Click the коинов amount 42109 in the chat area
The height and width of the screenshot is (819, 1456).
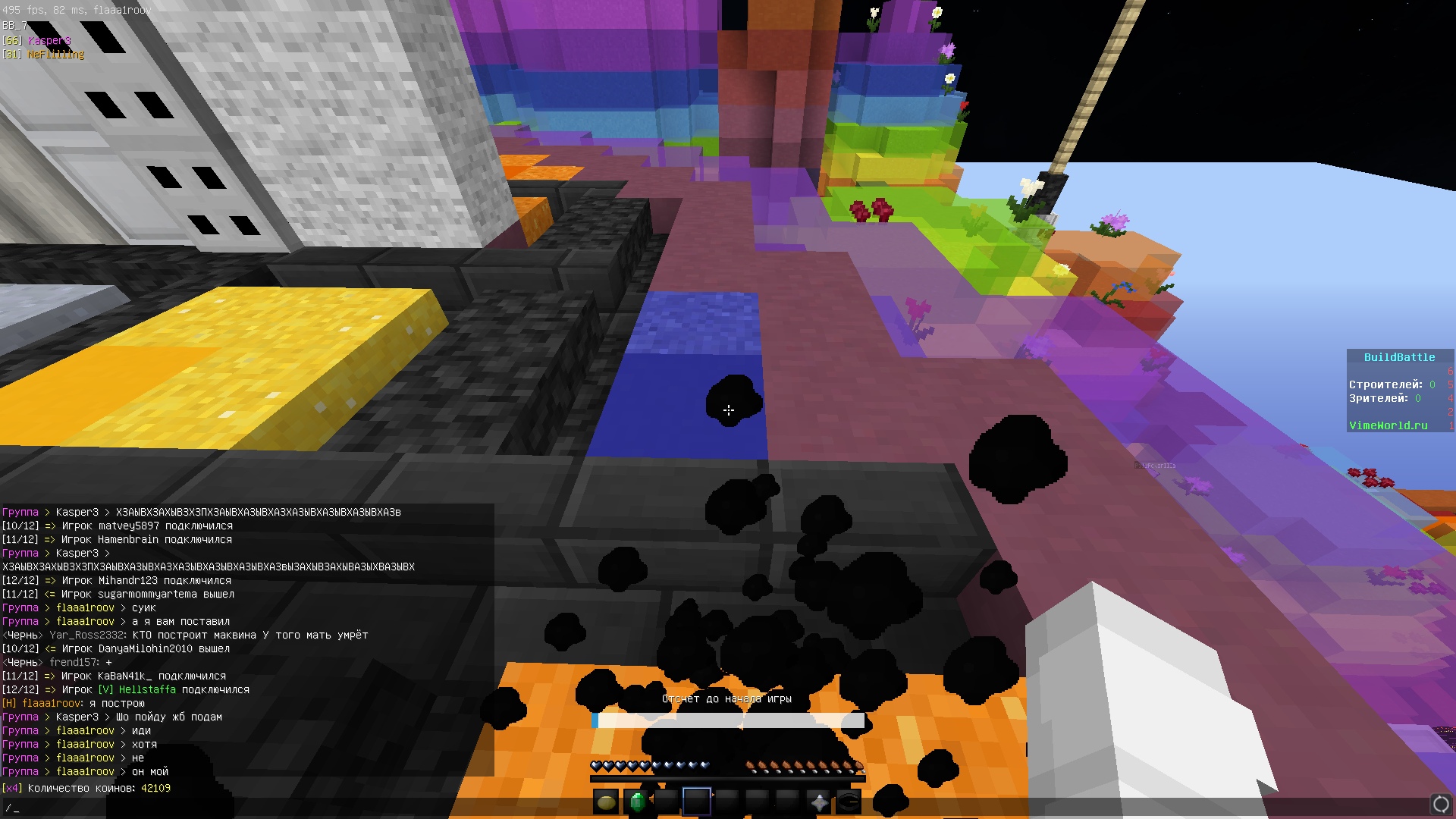tap(155, 788)
